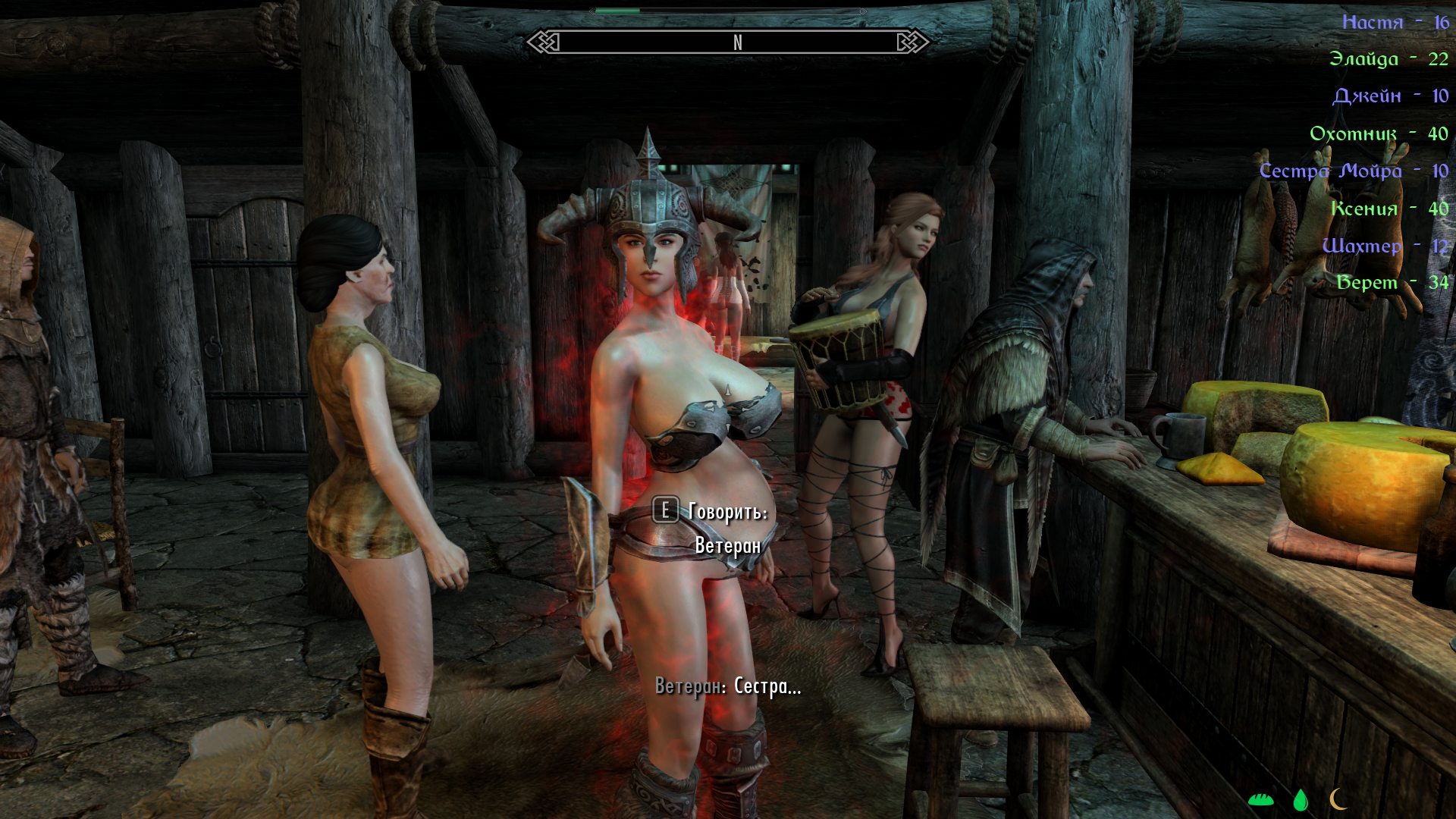The image size is (1456, 819).
Task: Click the crescent moon fatigue icon
Action: (1338, 799)
